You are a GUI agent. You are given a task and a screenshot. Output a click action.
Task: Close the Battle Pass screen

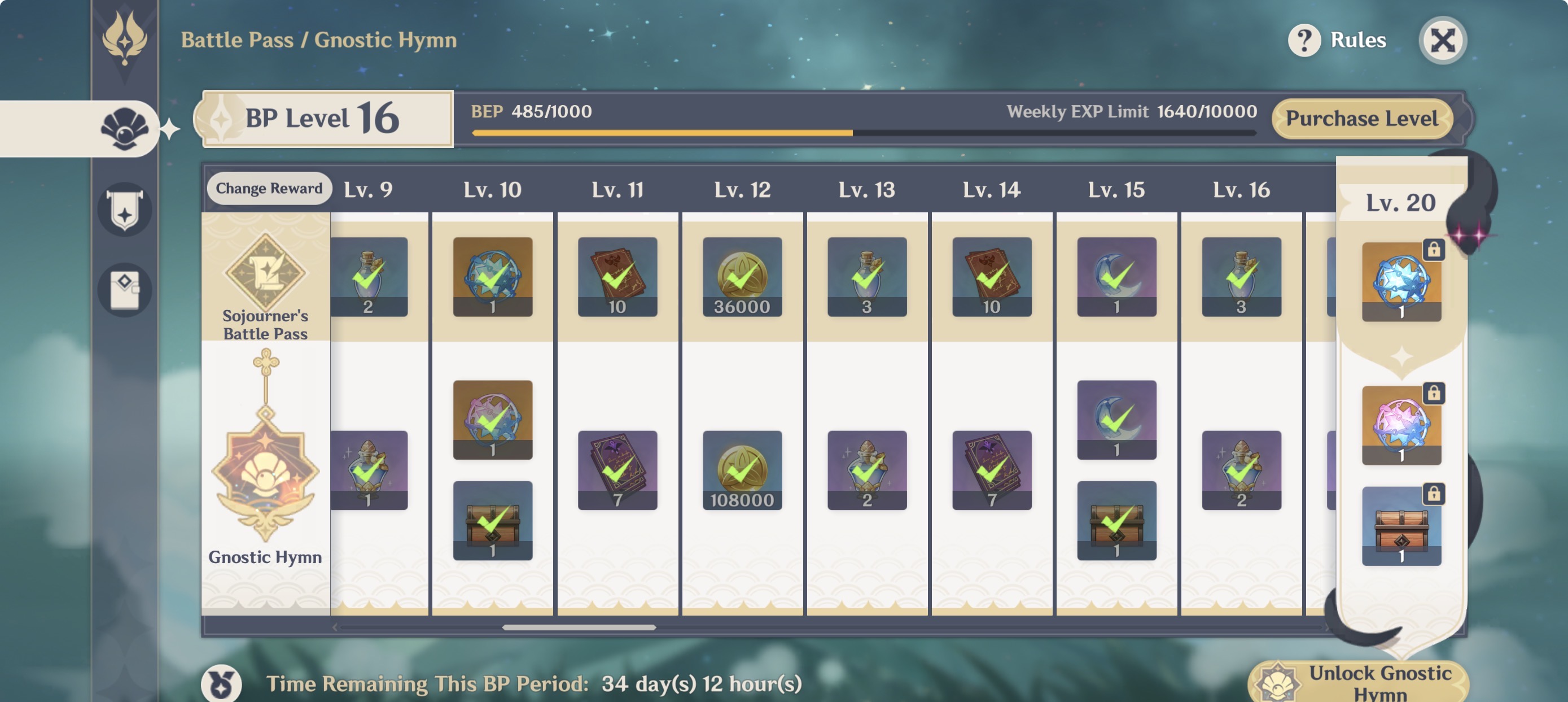(1442, 41)
